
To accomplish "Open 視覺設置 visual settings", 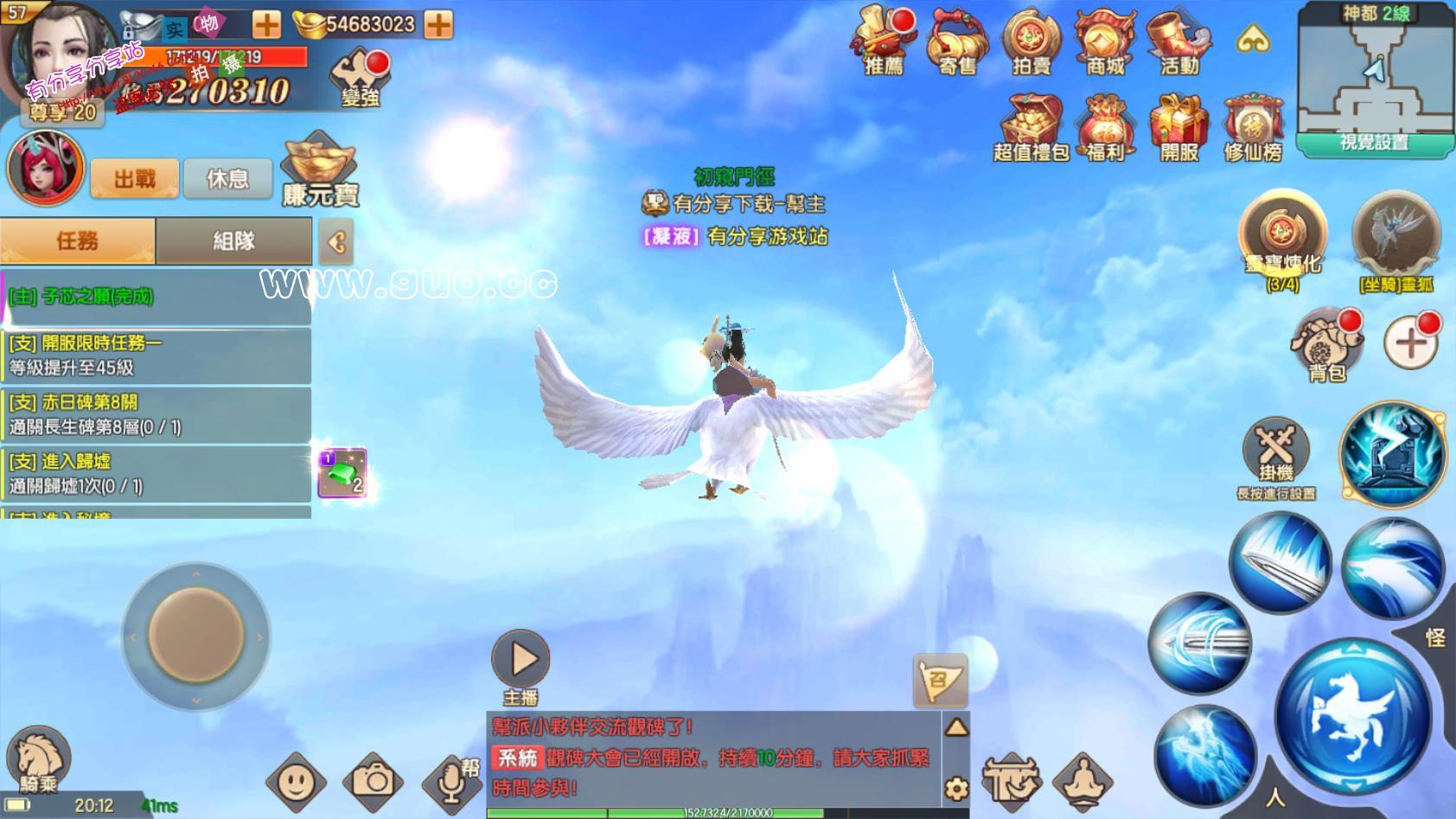I will pos(1374,143).
